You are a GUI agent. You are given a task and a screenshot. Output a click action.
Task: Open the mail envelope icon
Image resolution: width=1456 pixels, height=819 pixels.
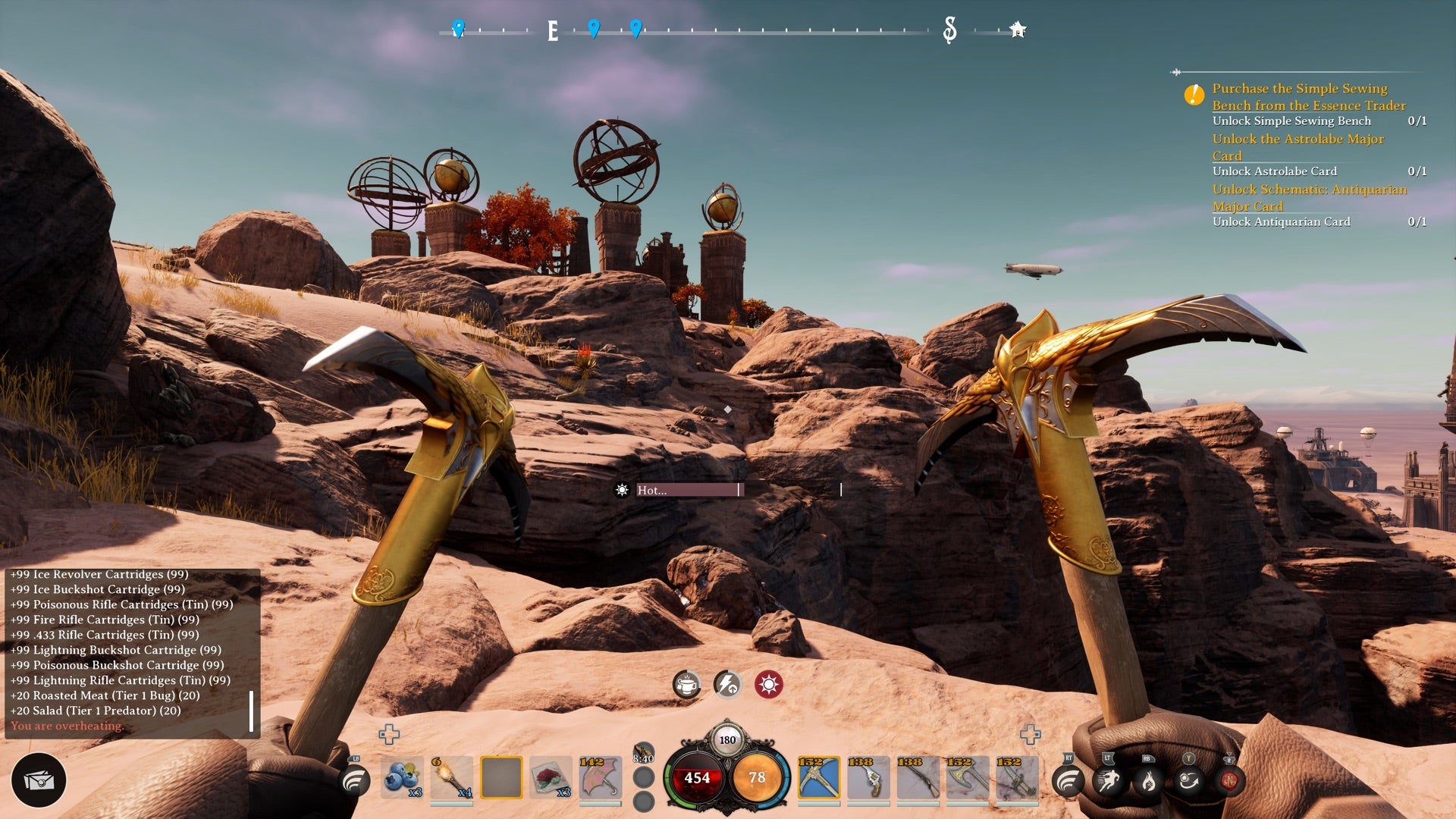tap(39, 780)
